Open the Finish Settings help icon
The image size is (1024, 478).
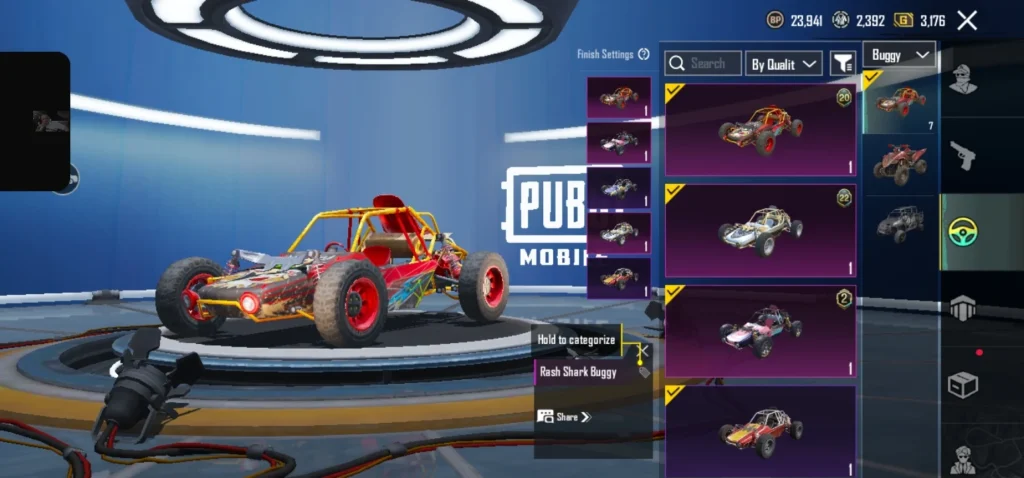[644, 54]
